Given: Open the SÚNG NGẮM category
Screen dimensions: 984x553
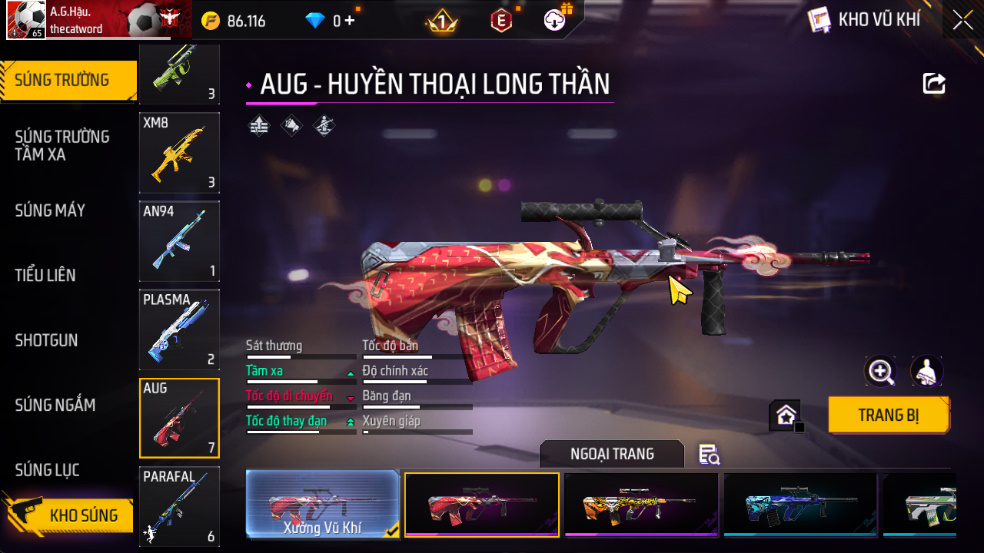Looking at the screenshot, I should [55, 405].
